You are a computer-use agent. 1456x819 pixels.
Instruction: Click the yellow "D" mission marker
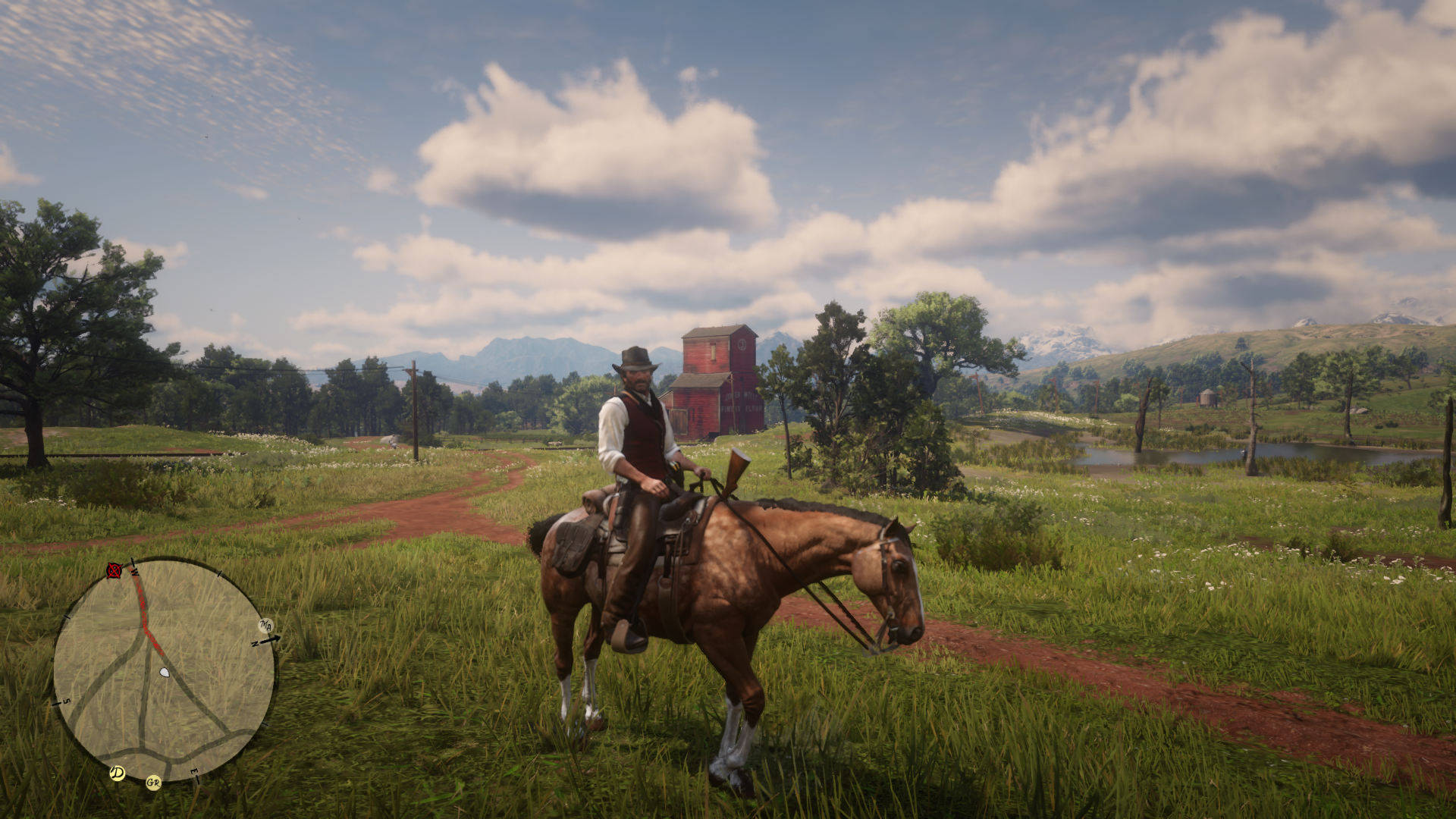tap(117, 773)
